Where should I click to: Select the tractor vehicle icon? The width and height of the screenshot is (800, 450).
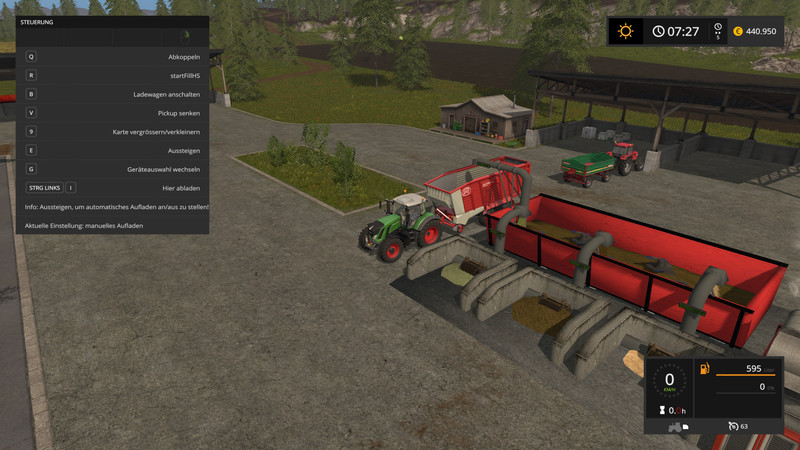(677, 426)
